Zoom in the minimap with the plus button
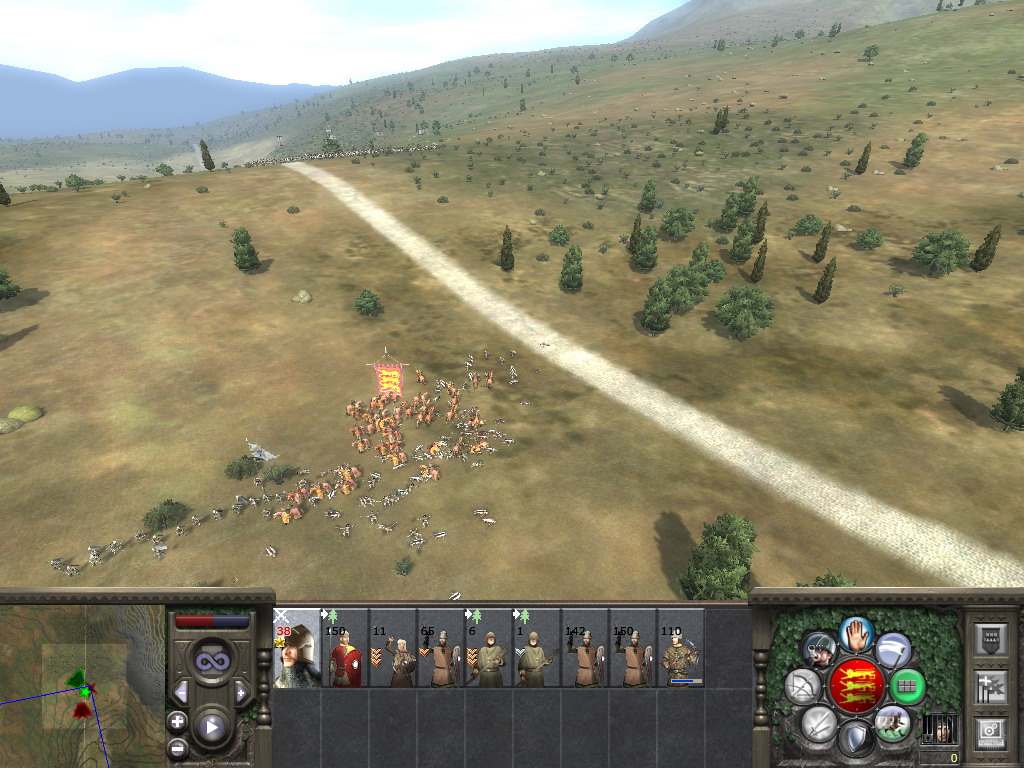This screenshot has height=768, width=1024. (177, 720)
